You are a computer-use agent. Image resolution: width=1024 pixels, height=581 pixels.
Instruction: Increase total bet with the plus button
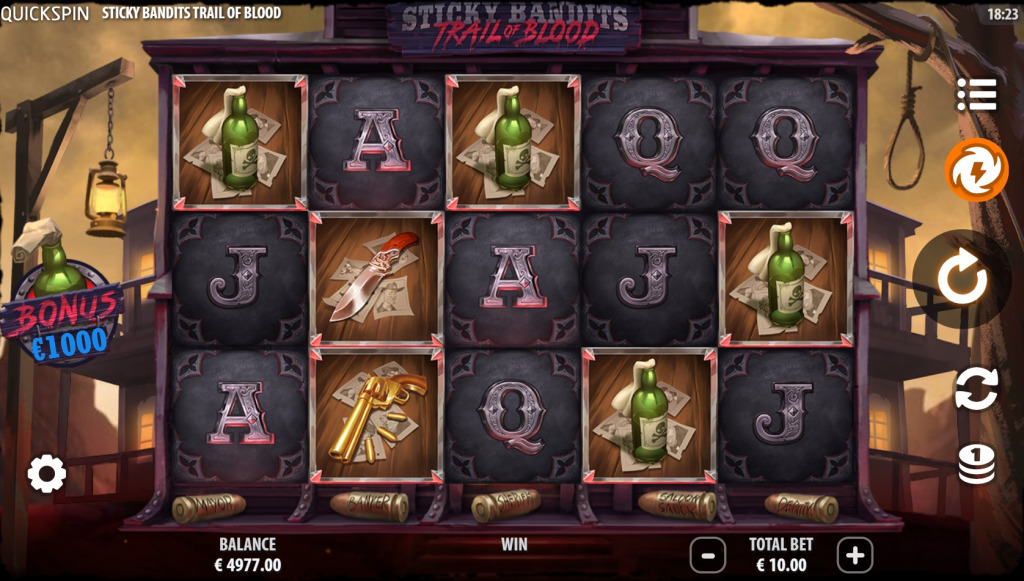point(855,553)
